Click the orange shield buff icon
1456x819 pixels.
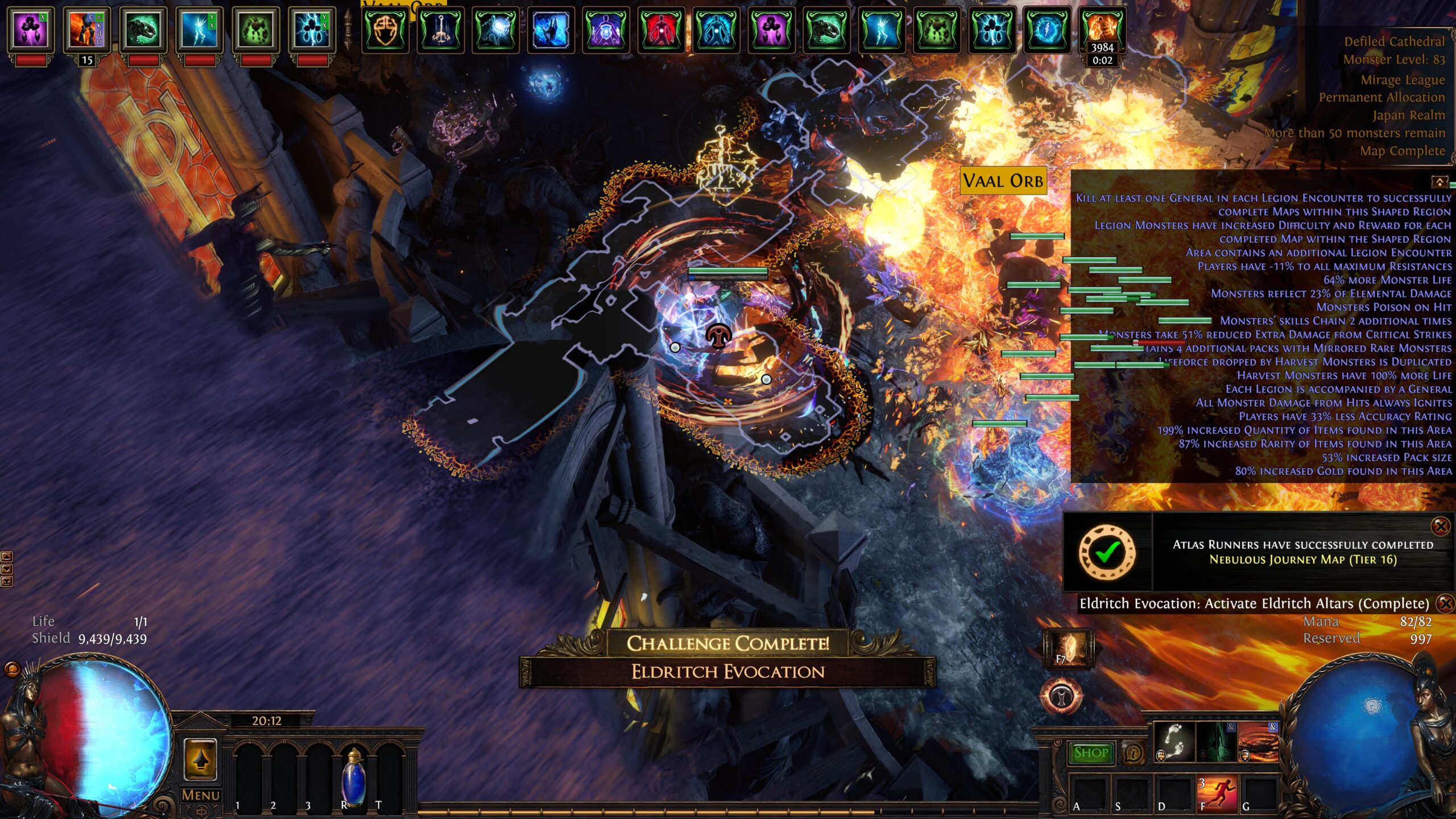pos(386,30)
